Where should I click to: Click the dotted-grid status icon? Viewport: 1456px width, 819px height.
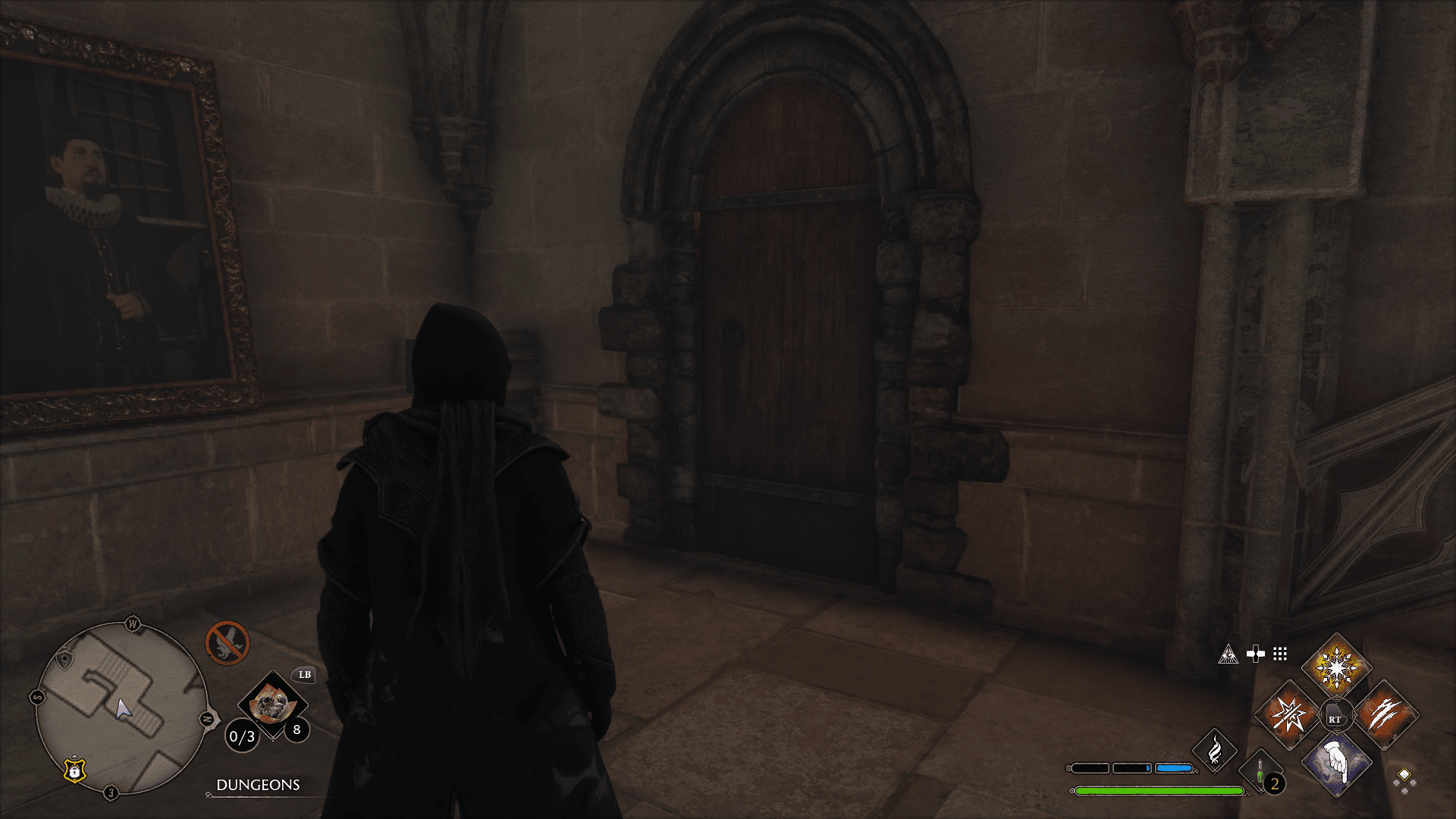1279,653
